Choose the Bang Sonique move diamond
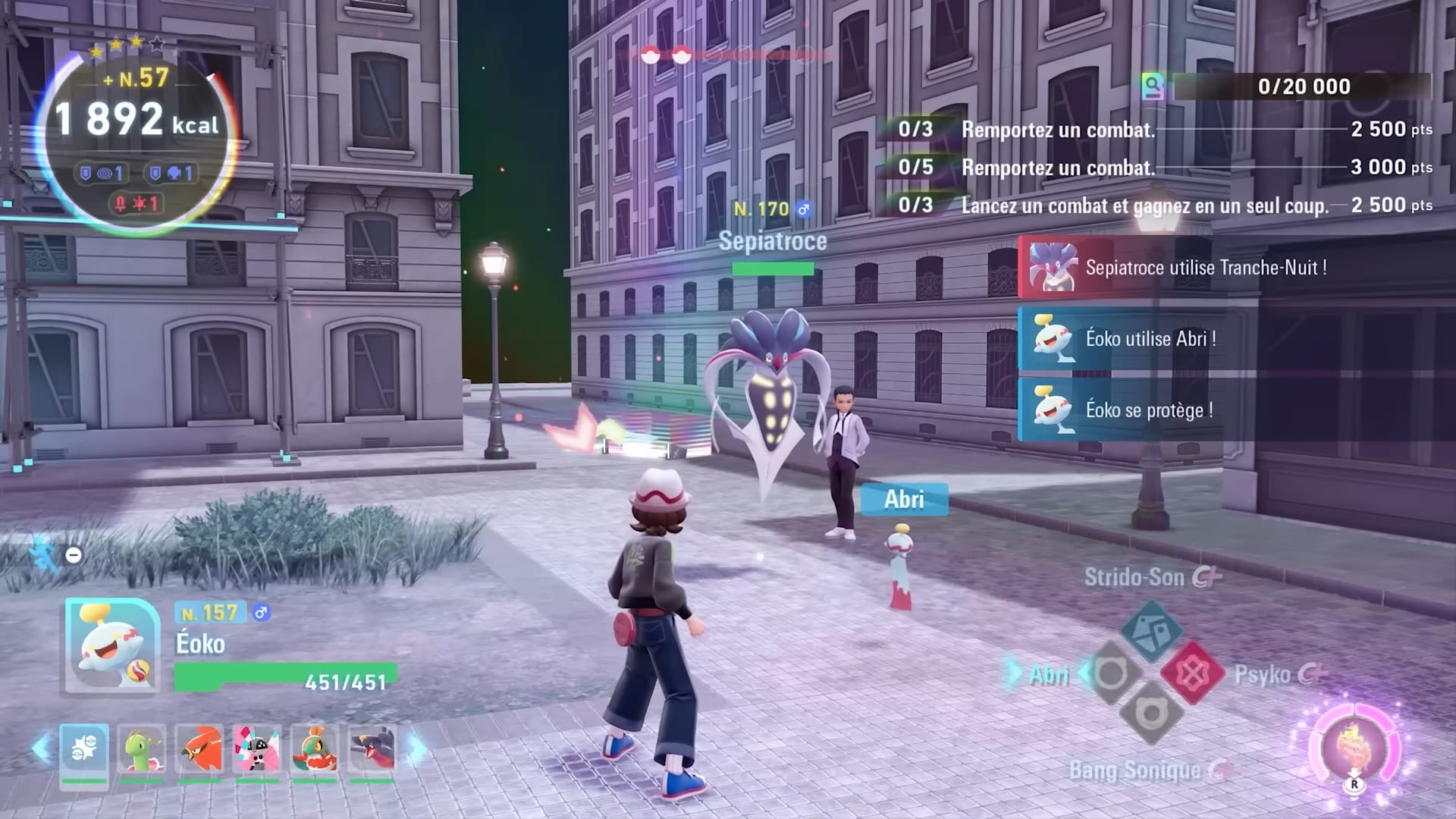 (1151, 714)
